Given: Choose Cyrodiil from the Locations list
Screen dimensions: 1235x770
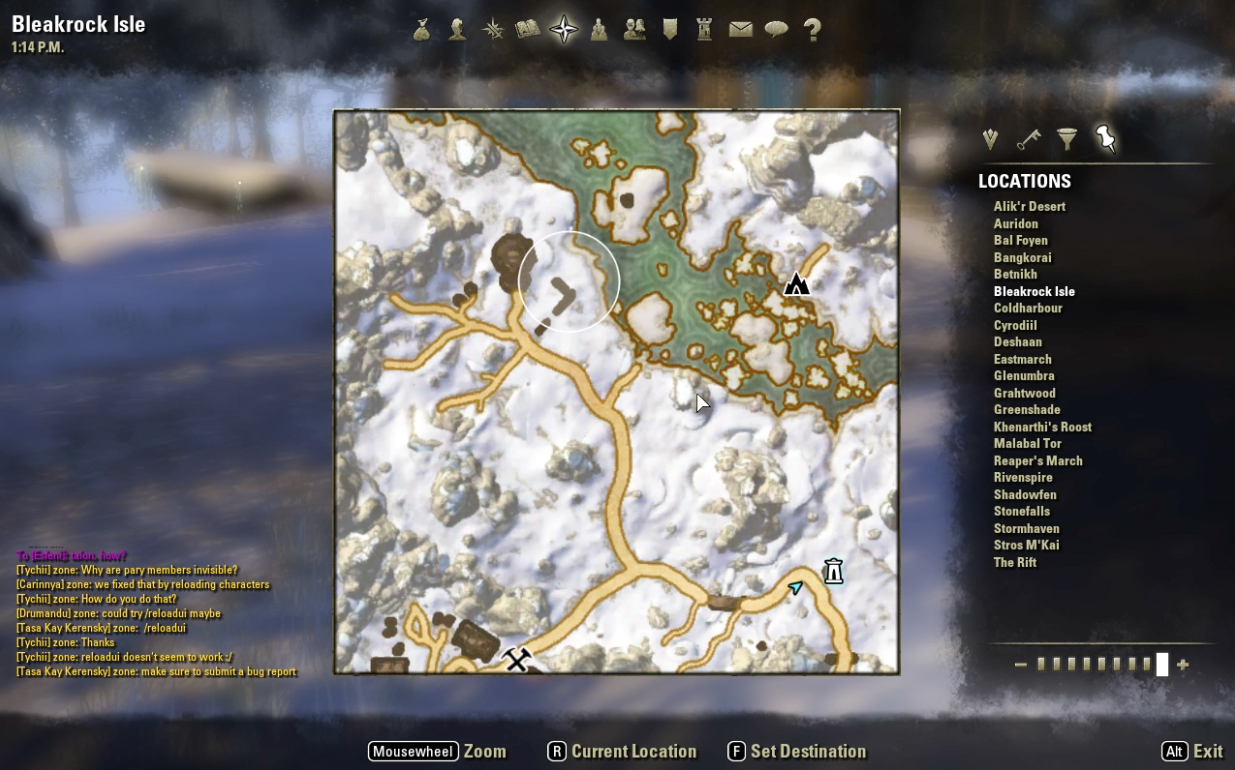Looking at the screenshot, I should tap(1015, 325).
